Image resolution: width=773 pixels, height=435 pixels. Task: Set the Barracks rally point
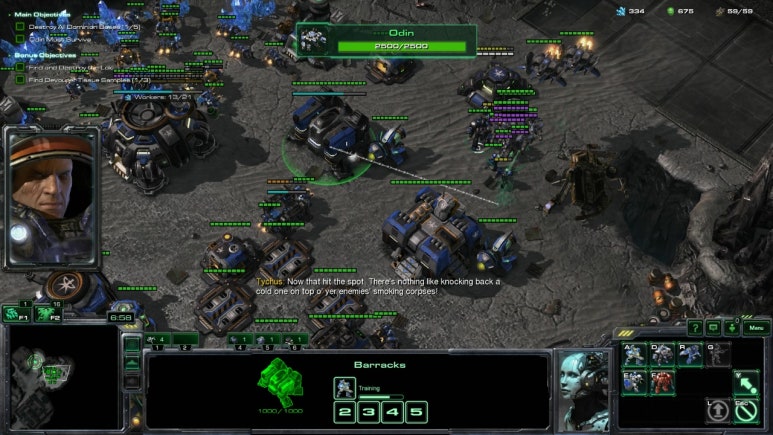pos(744,382)
